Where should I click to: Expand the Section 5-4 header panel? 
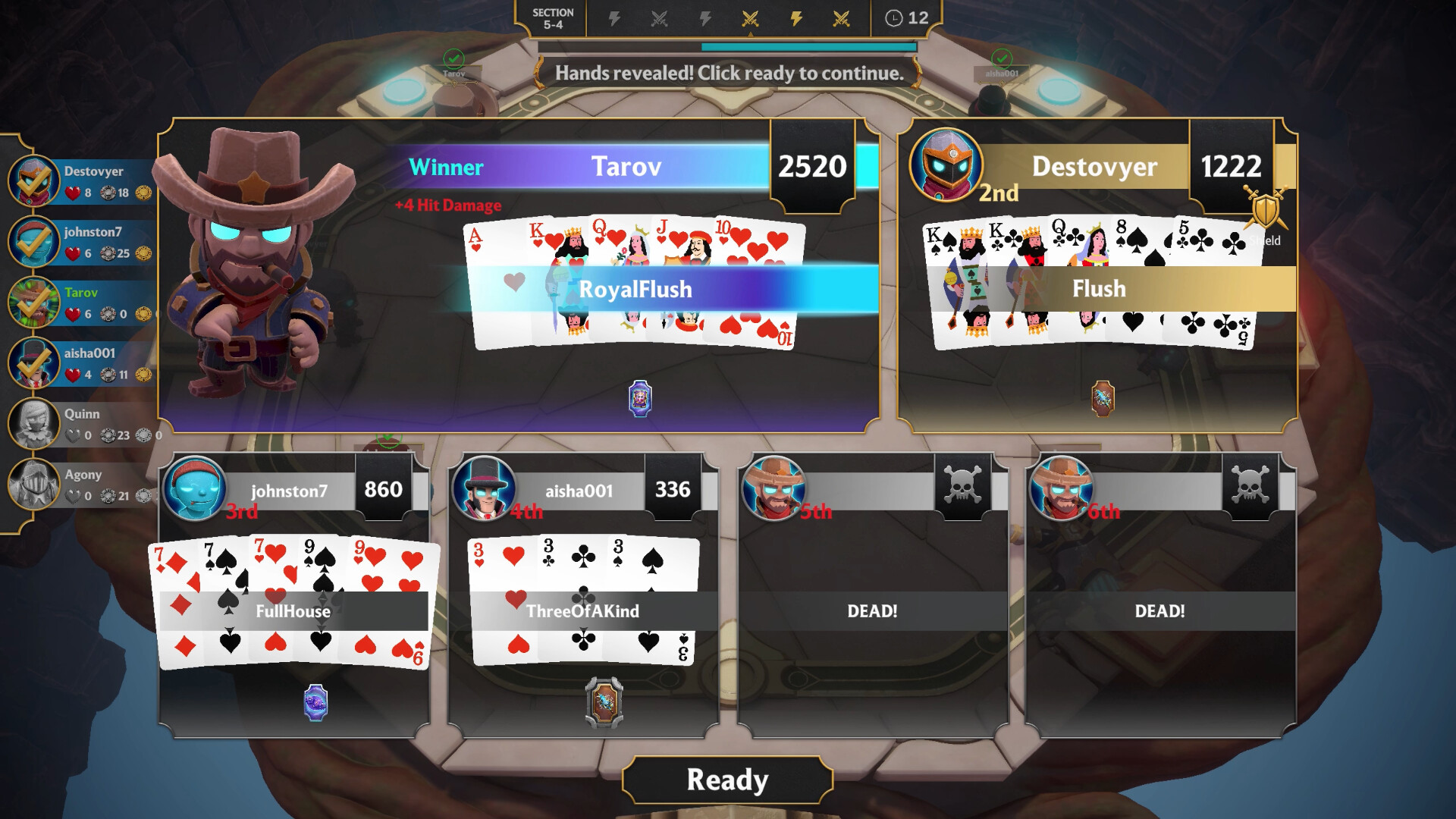point(553,17)
